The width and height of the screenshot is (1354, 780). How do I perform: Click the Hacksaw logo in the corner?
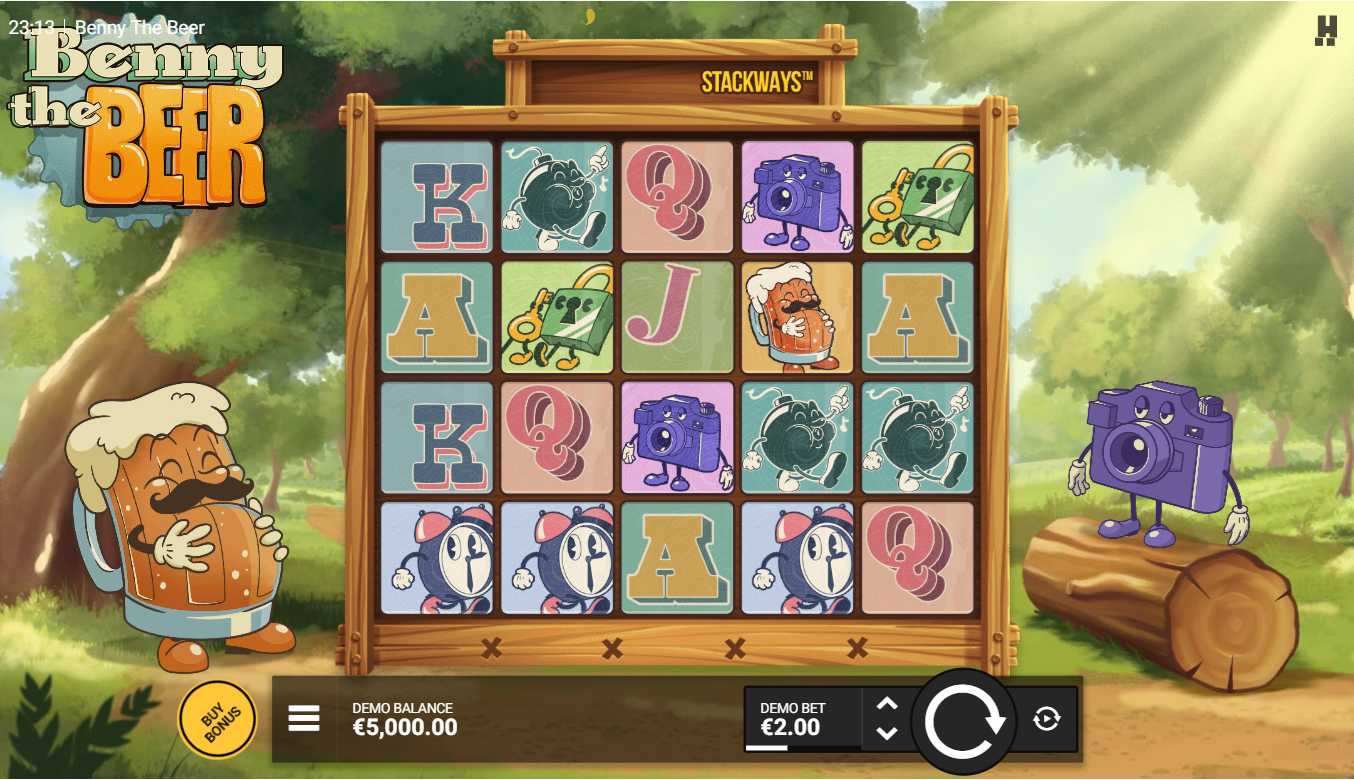pos(1326,31)
